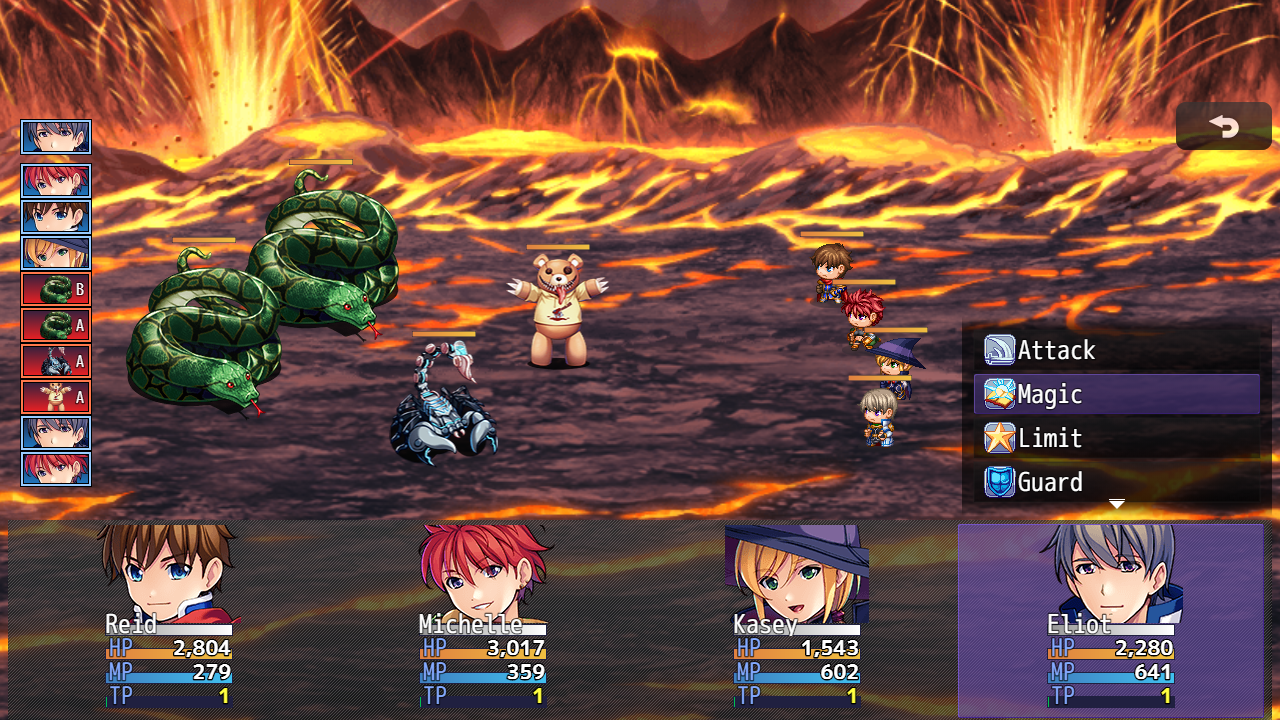Click the scorpion A turn order icon
The image size is (1280, 720).
[56, 361]
